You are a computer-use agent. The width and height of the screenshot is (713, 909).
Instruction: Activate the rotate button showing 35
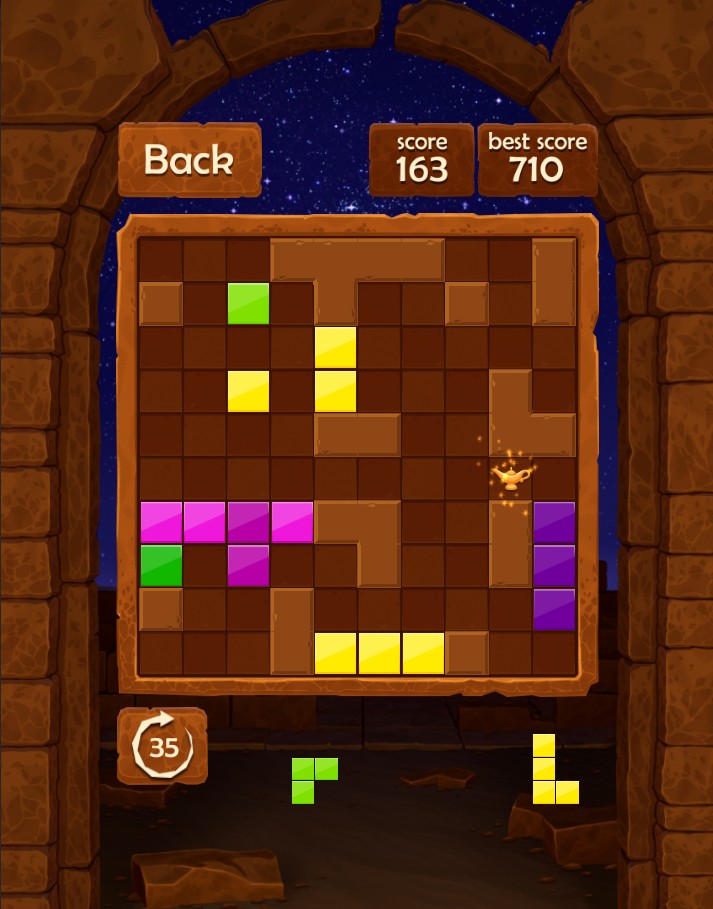(162, 745)
